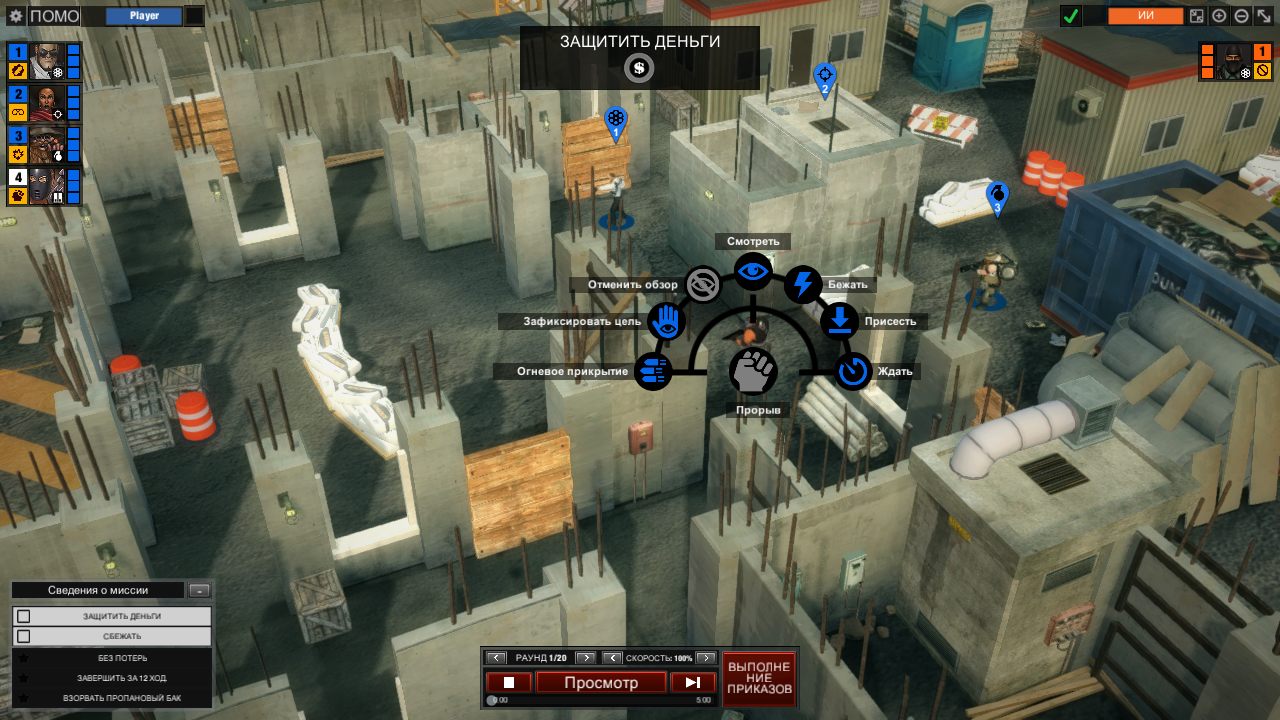Collapse the Сведения о миссии panel

click(201, 589)
